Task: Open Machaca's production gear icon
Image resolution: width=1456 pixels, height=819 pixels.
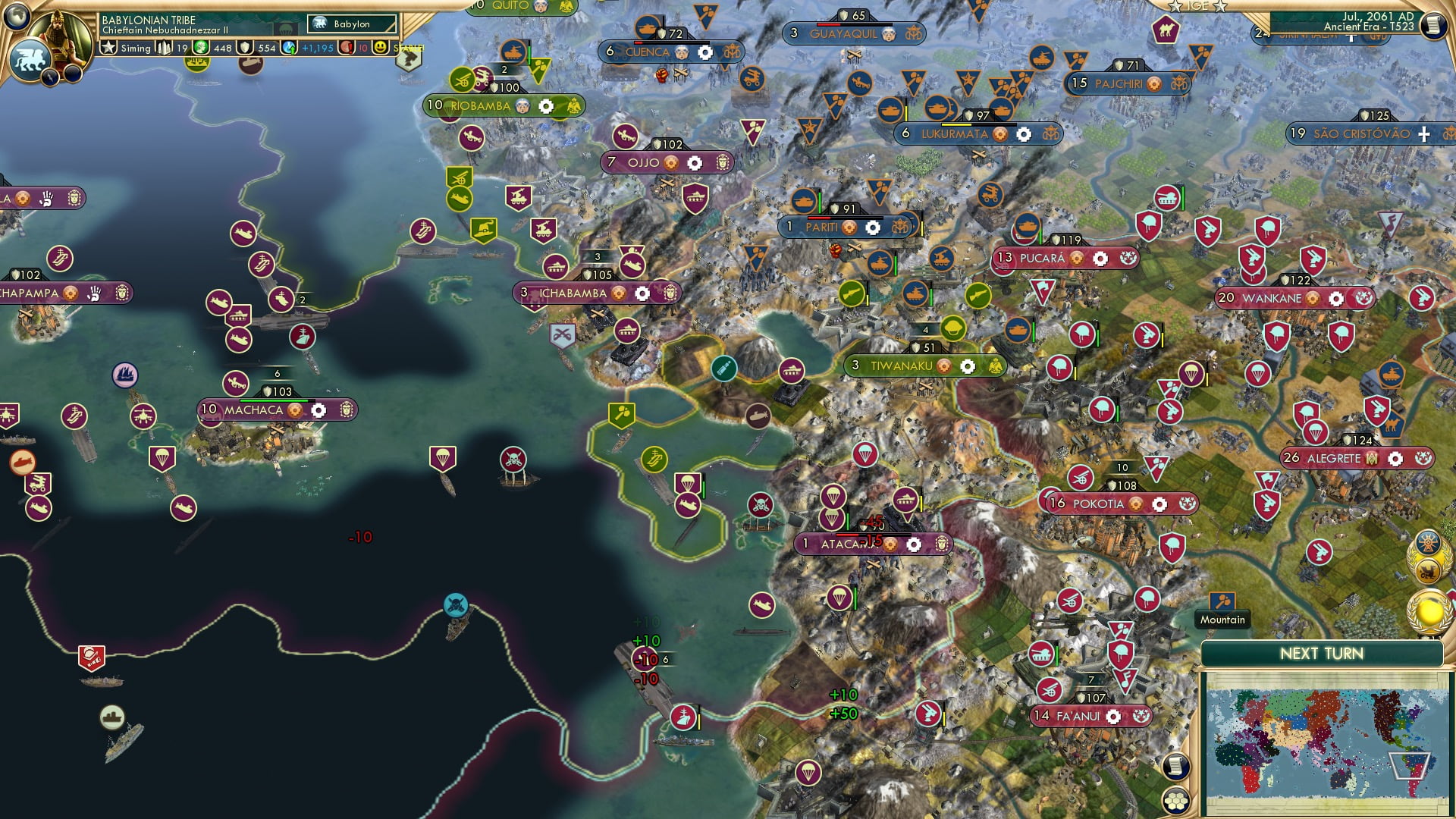Action: 318,410
